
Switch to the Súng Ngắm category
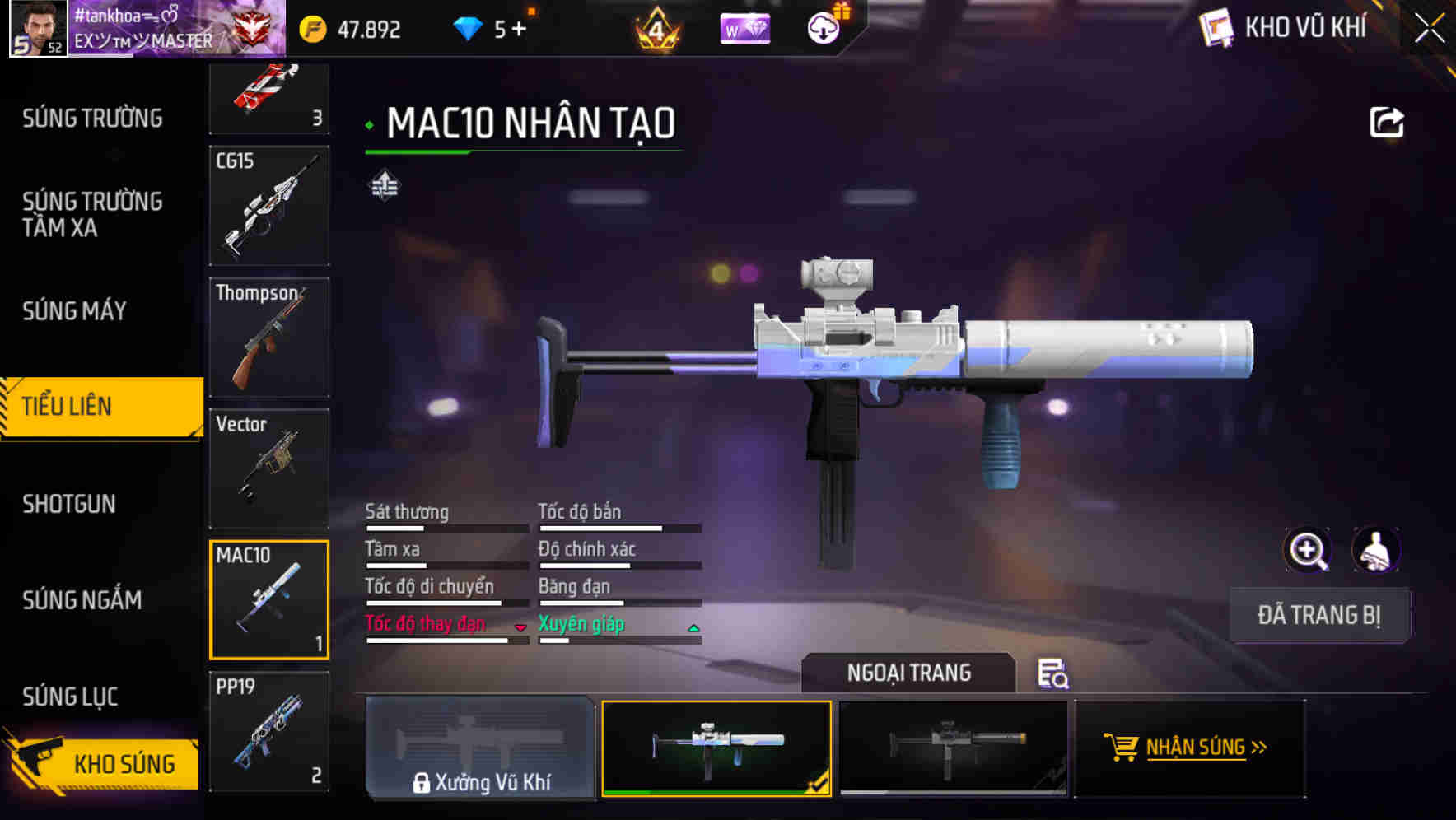pyautogui.click(x=82, y=600)
